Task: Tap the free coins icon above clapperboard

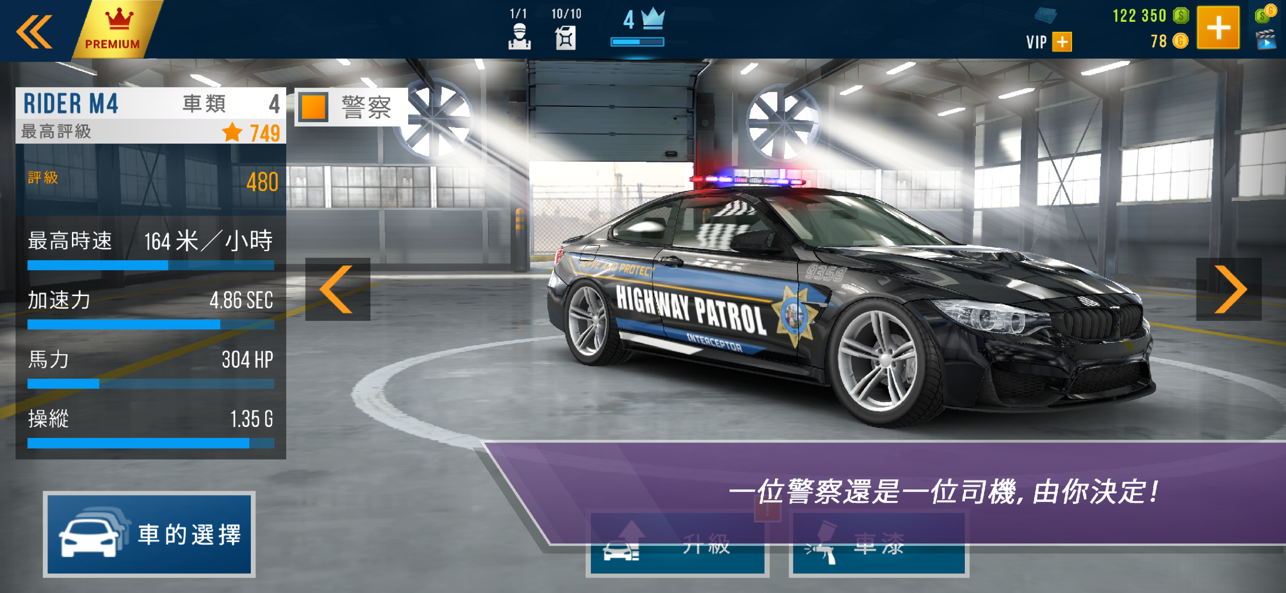Action: point(1265,13)
